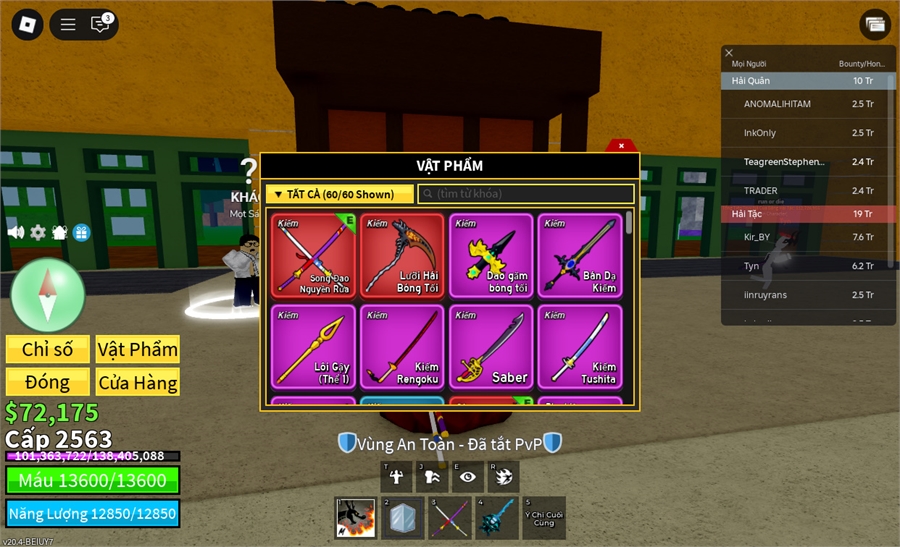This screenshot has width=900, height=547.
Task: Select the ice cube hotbar slot
Action: pyautogui.click(x=403, y=518)
